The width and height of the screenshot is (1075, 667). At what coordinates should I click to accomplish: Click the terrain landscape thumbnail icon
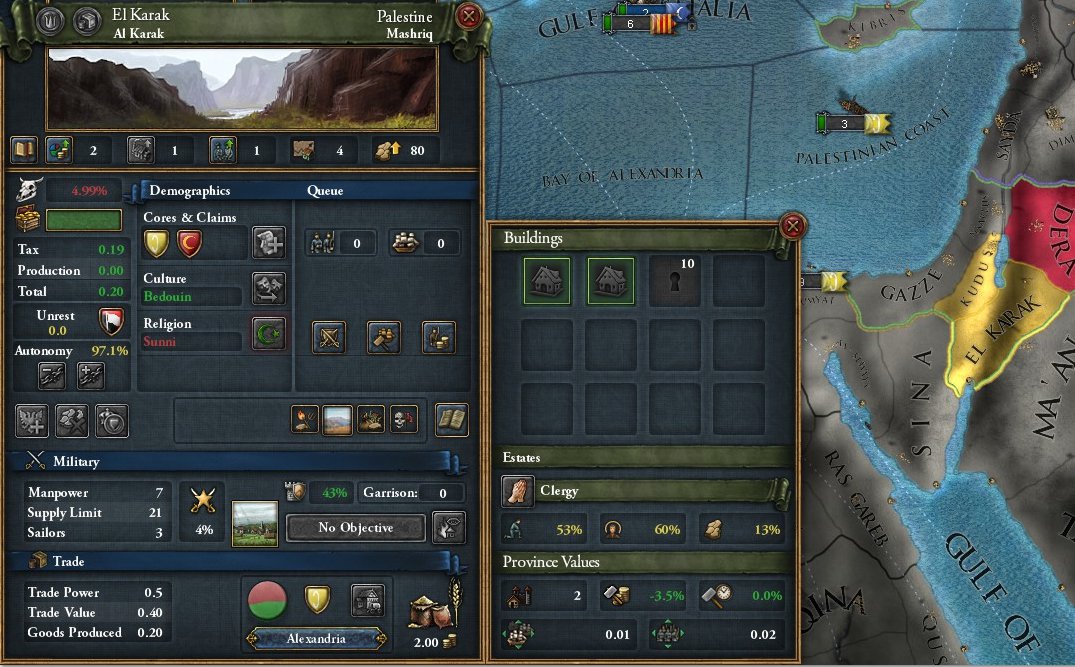point(337,419)
